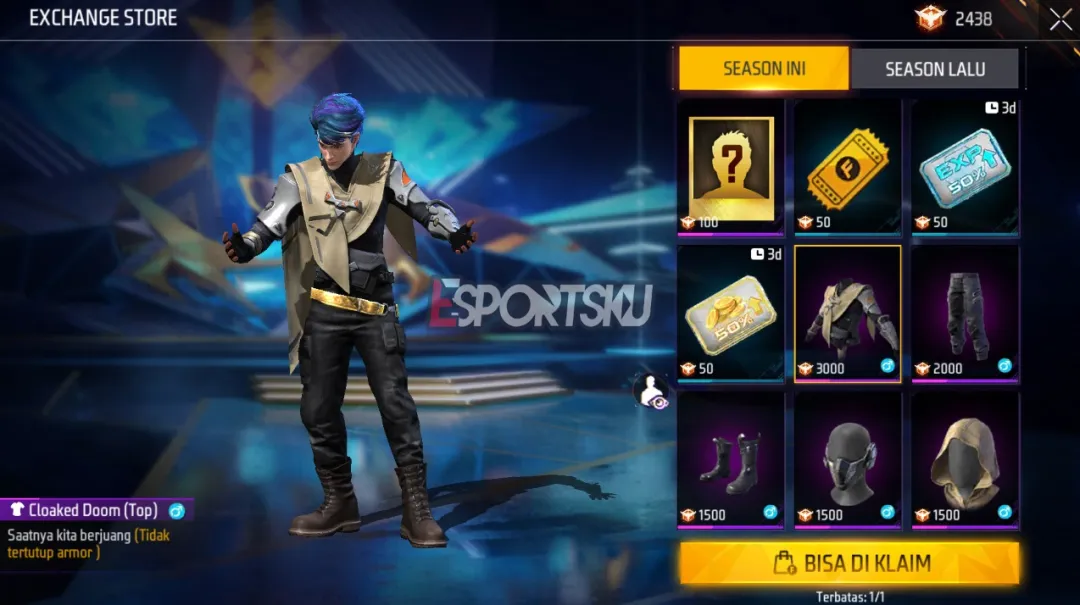Choose the tan hood item
The width and height of the screenshot is (1080, 605).
tap(965, 460)
